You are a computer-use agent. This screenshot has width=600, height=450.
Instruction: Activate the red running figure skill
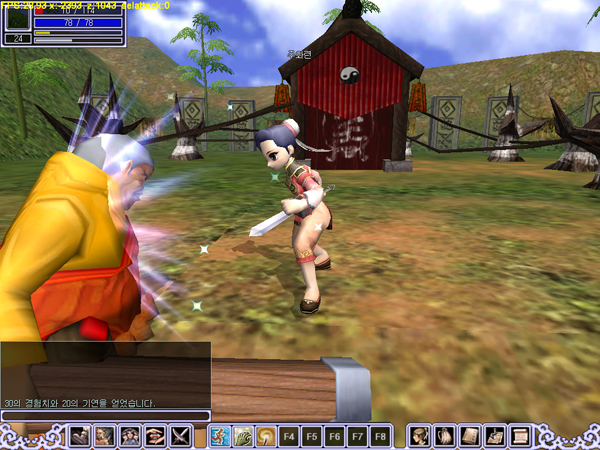[x=220, y=436]
